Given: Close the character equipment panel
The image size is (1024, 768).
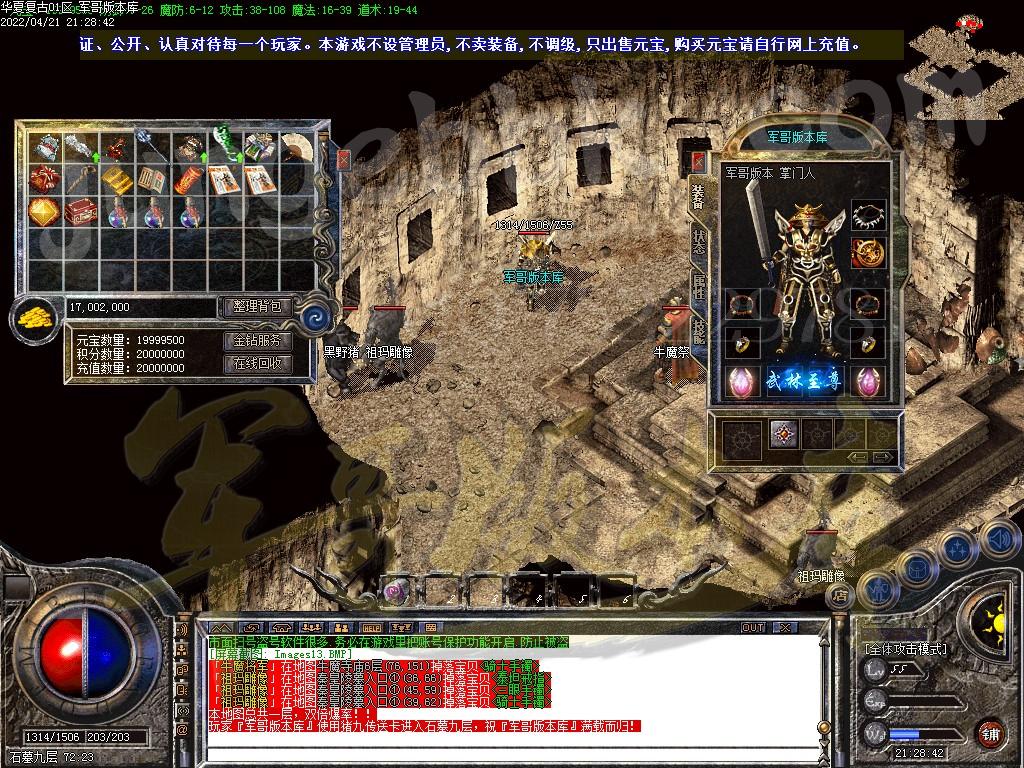Looking at the screenshot, I should point(698,161).
